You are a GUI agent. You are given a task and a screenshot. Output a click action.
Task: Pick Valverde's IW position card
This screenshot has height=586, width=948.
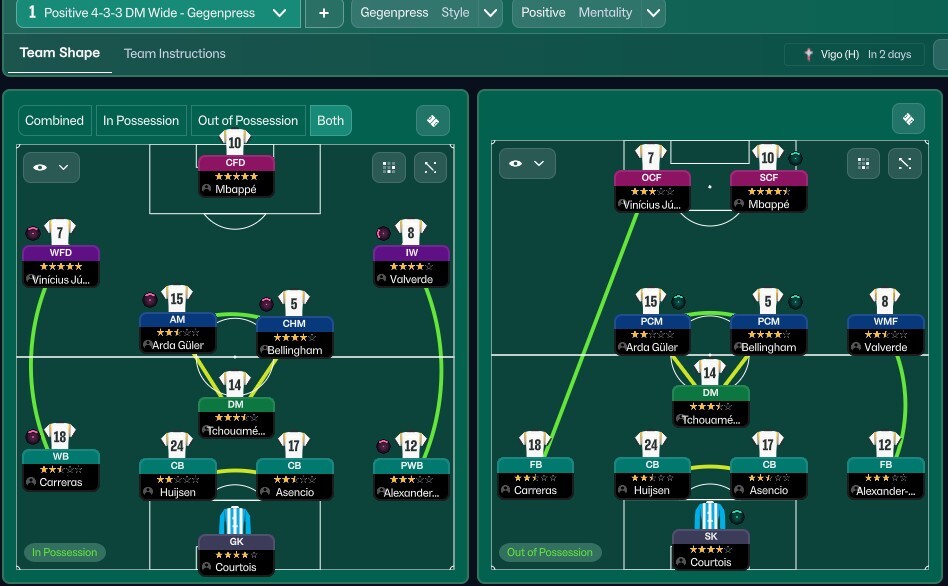(411, 266)
